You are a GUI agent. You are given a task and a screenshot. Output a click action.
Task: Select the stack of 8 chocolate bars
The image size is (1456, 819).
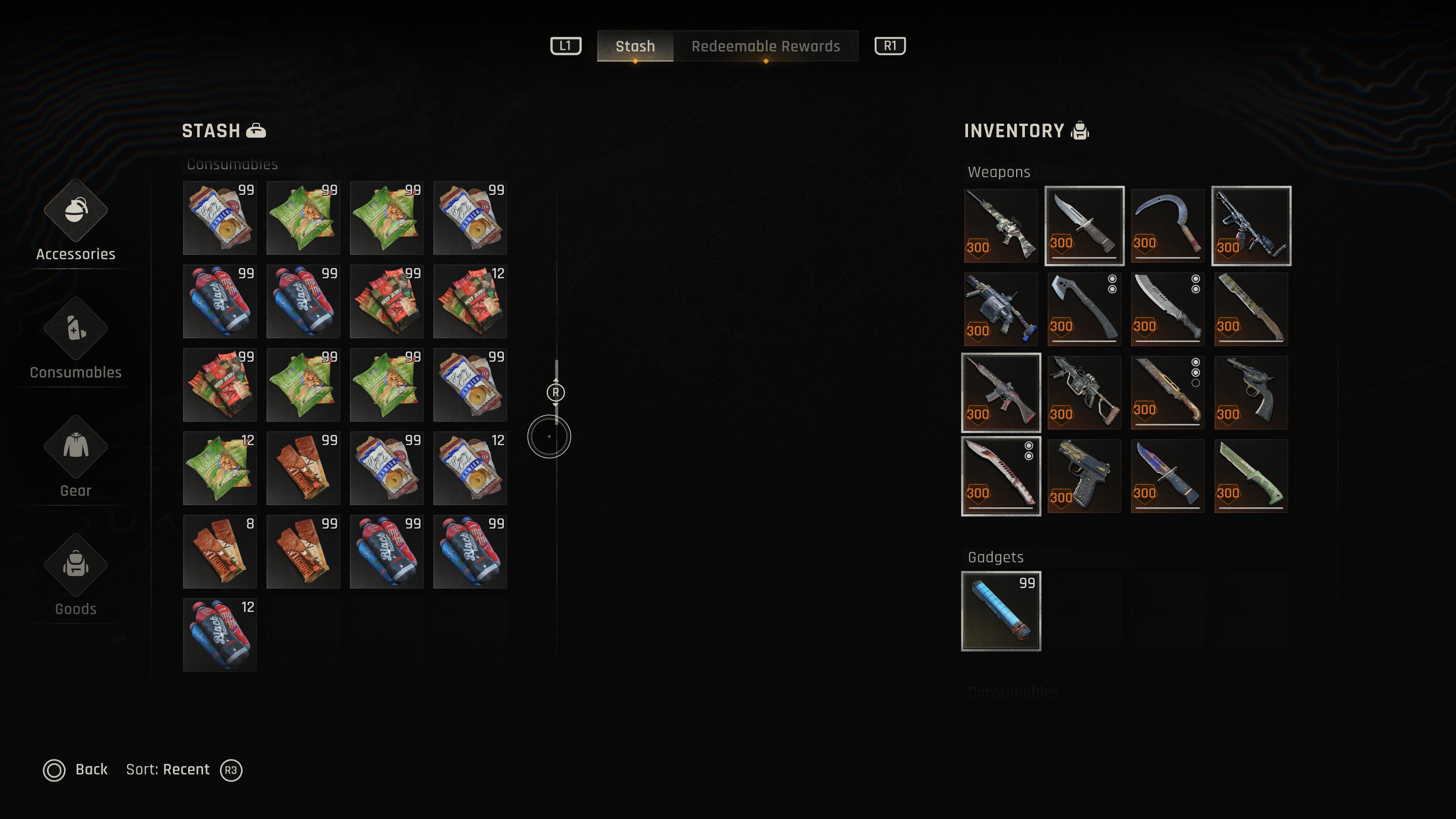pyautogui.click(x=220, y=552)
